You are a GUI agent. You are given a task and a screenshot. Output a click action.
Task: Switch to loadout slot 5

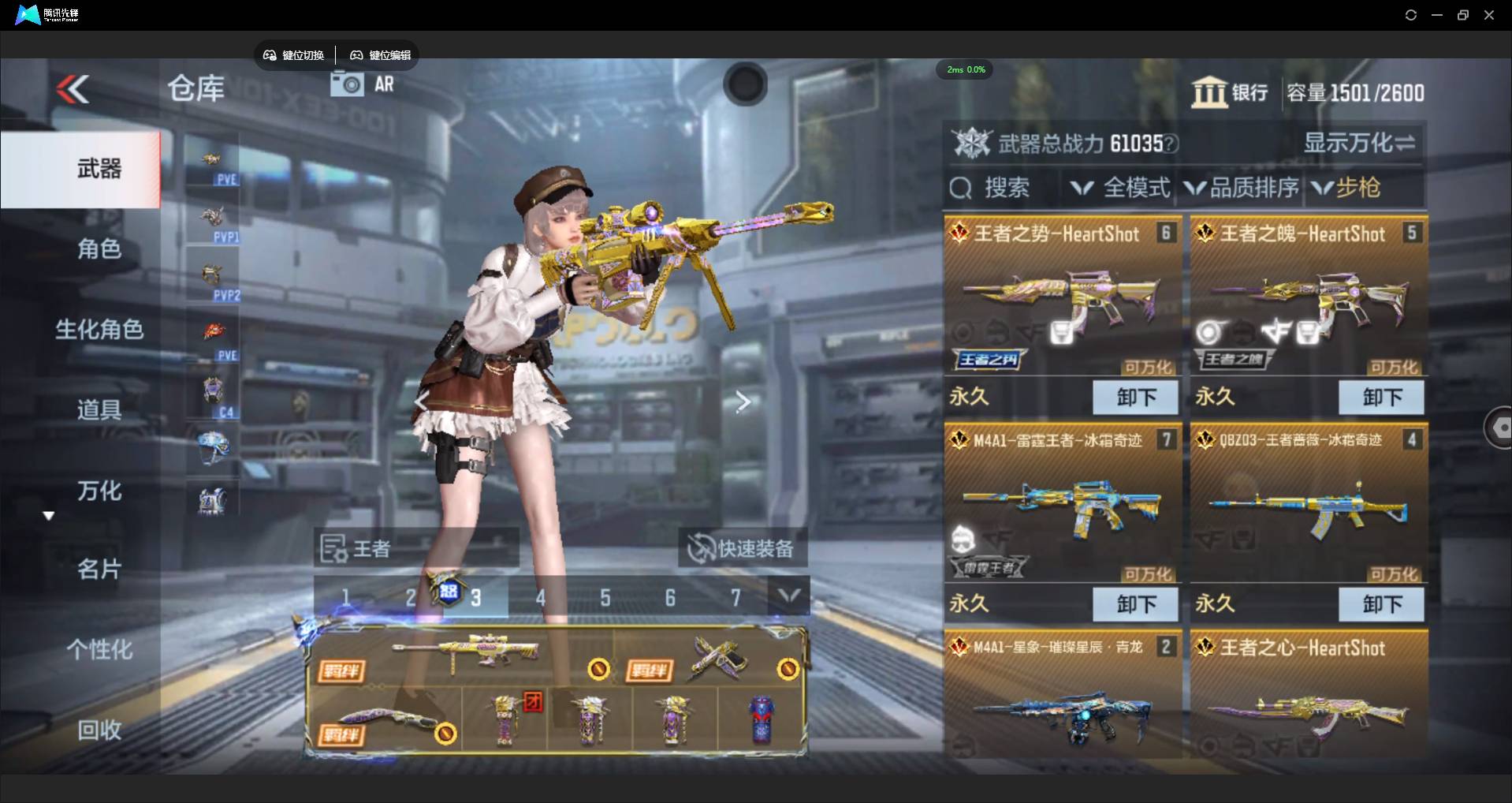coord(605,598)
